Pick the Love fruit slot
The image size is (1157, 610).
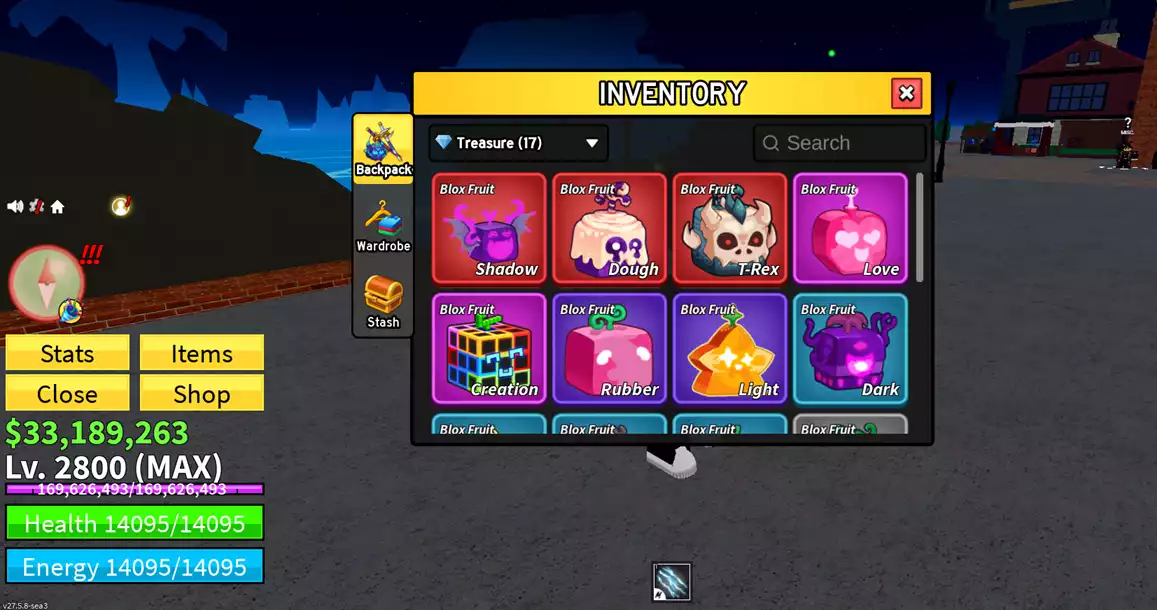(x=850, y=229)
